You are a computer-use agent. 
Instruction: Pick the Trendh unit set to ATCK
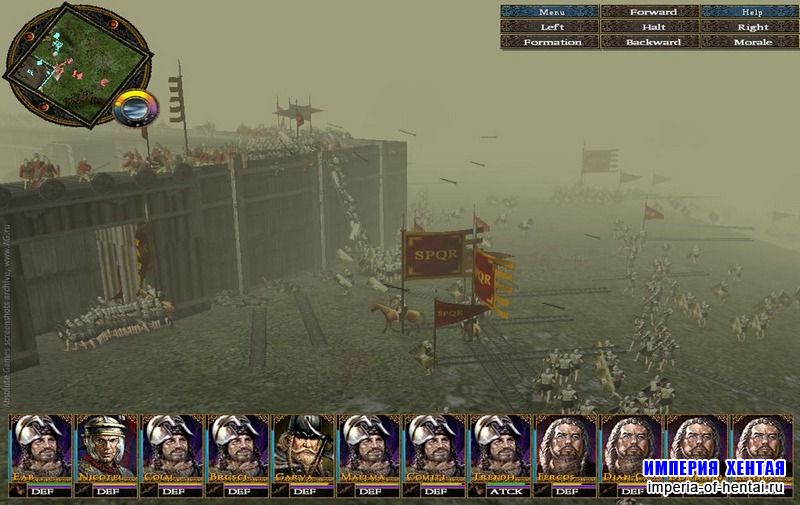(500, 448)
